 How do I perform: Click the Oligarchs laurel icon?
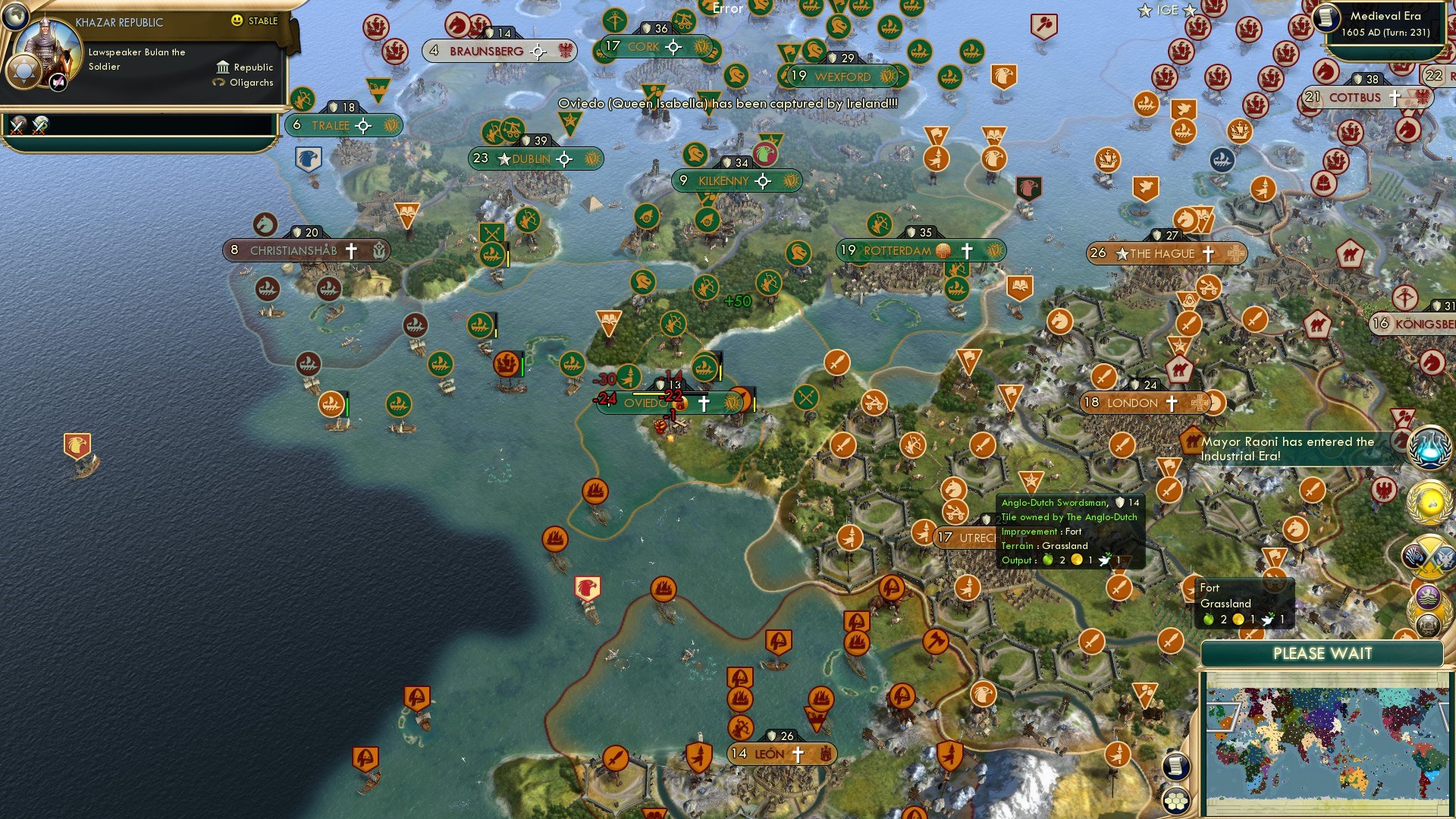pos(220,82)
